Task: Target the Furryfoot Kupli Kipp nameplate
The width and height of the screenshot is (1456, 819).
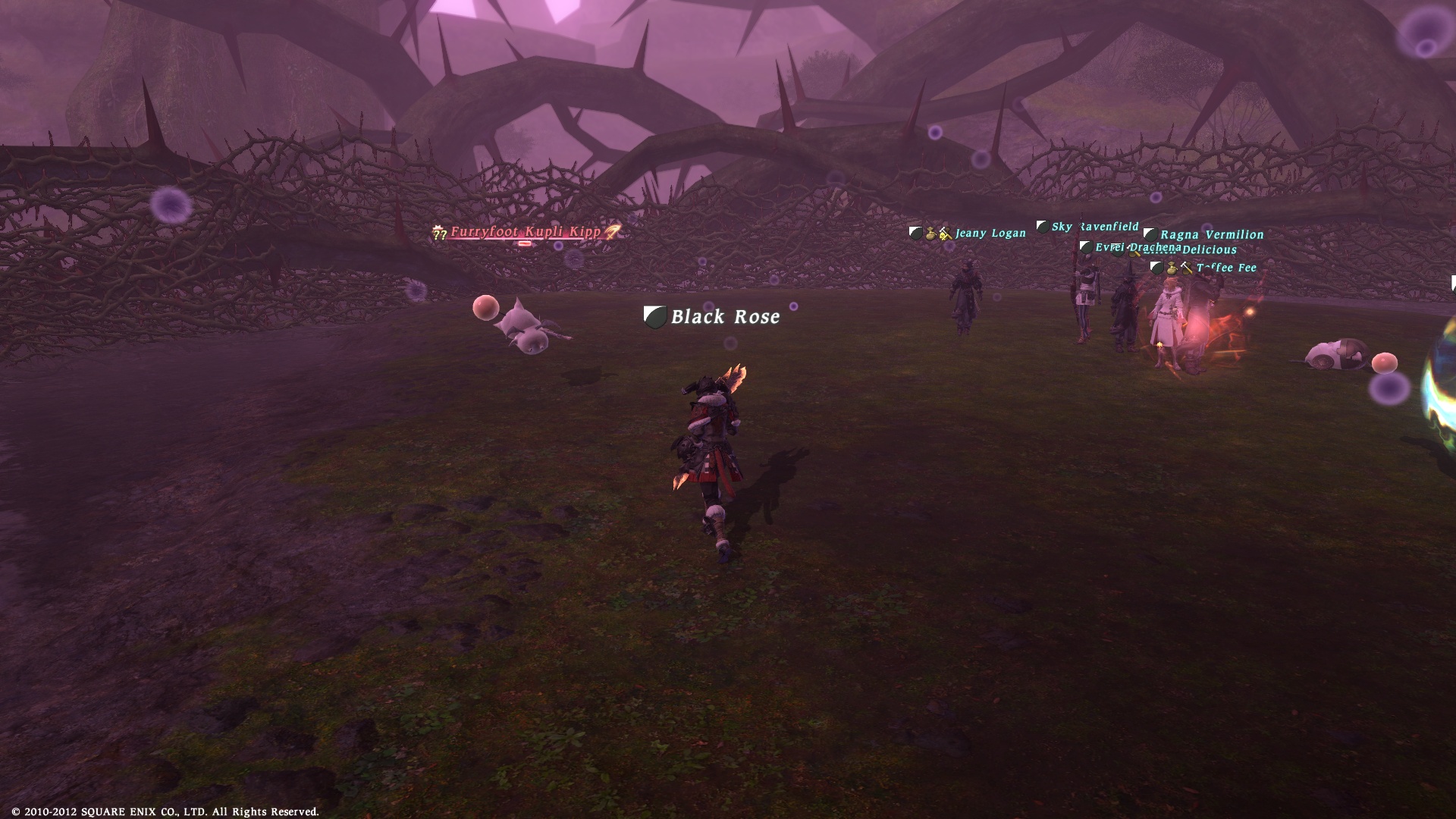Action: click(526, 232)
